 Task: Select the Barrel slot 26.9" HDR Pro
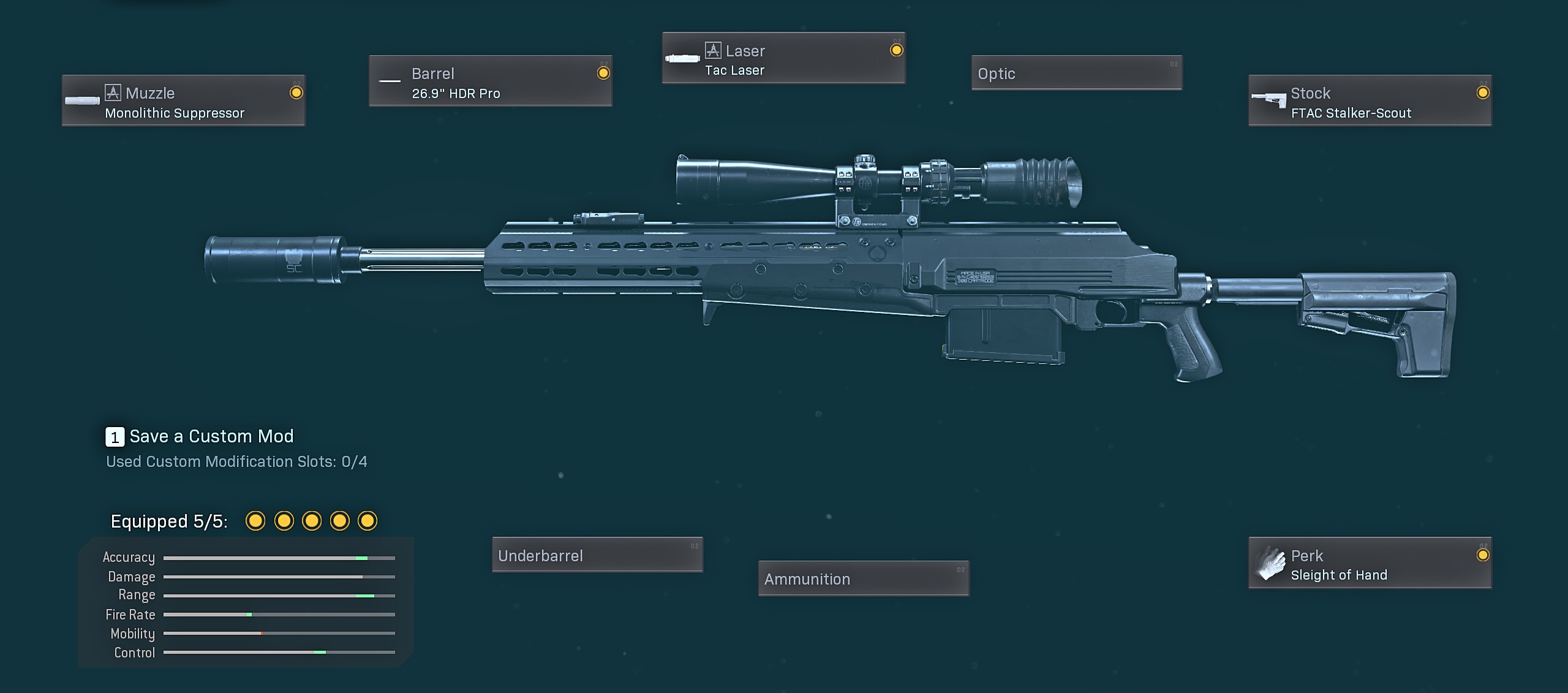pos(490,81)
